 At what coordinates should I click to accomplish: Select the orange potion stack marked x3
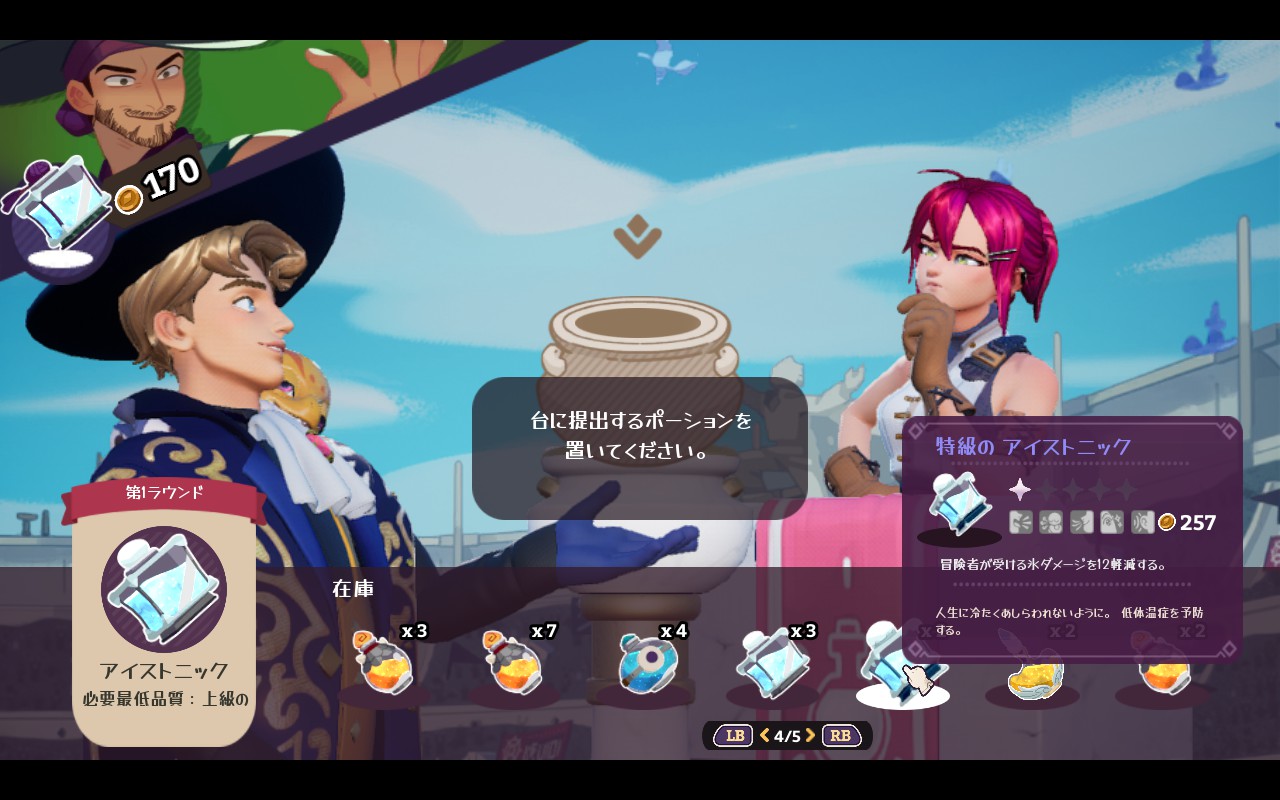(383, 665)
